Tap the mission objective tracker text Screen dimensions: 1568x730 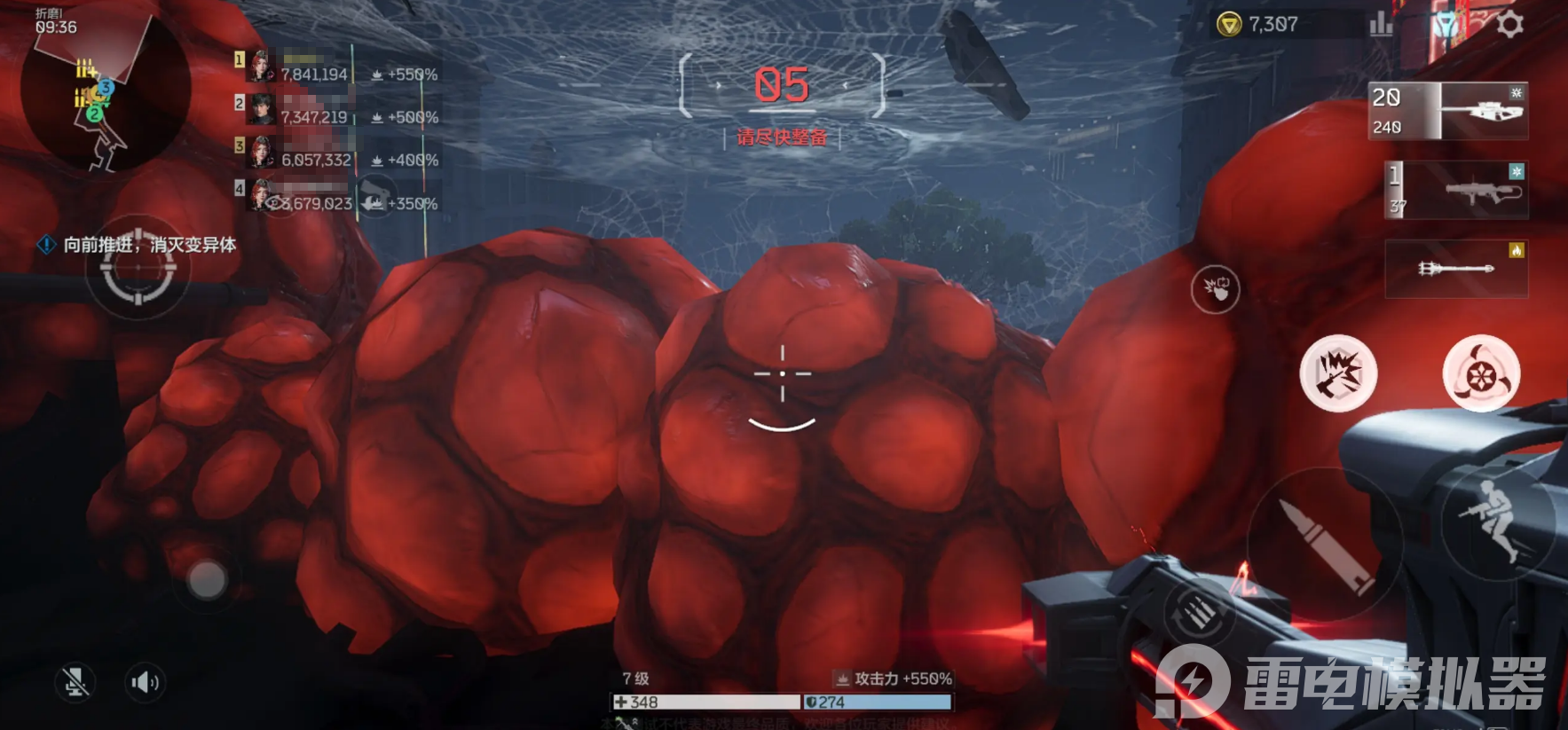(149, 245)
